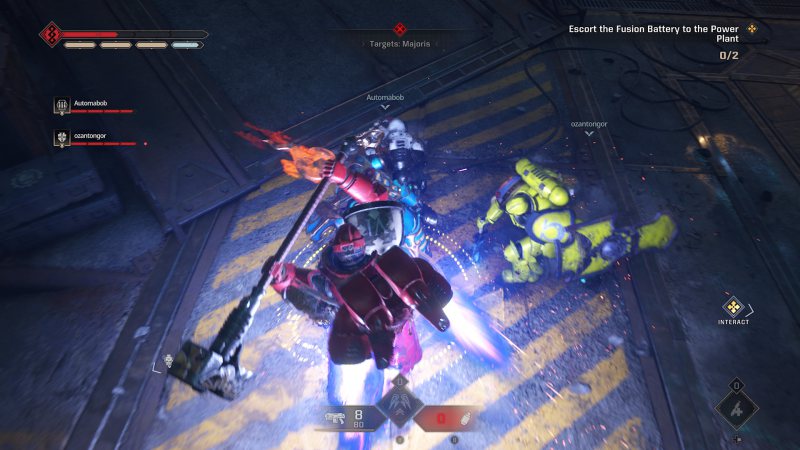Click the red player class emblem

(x=51, y=36)
